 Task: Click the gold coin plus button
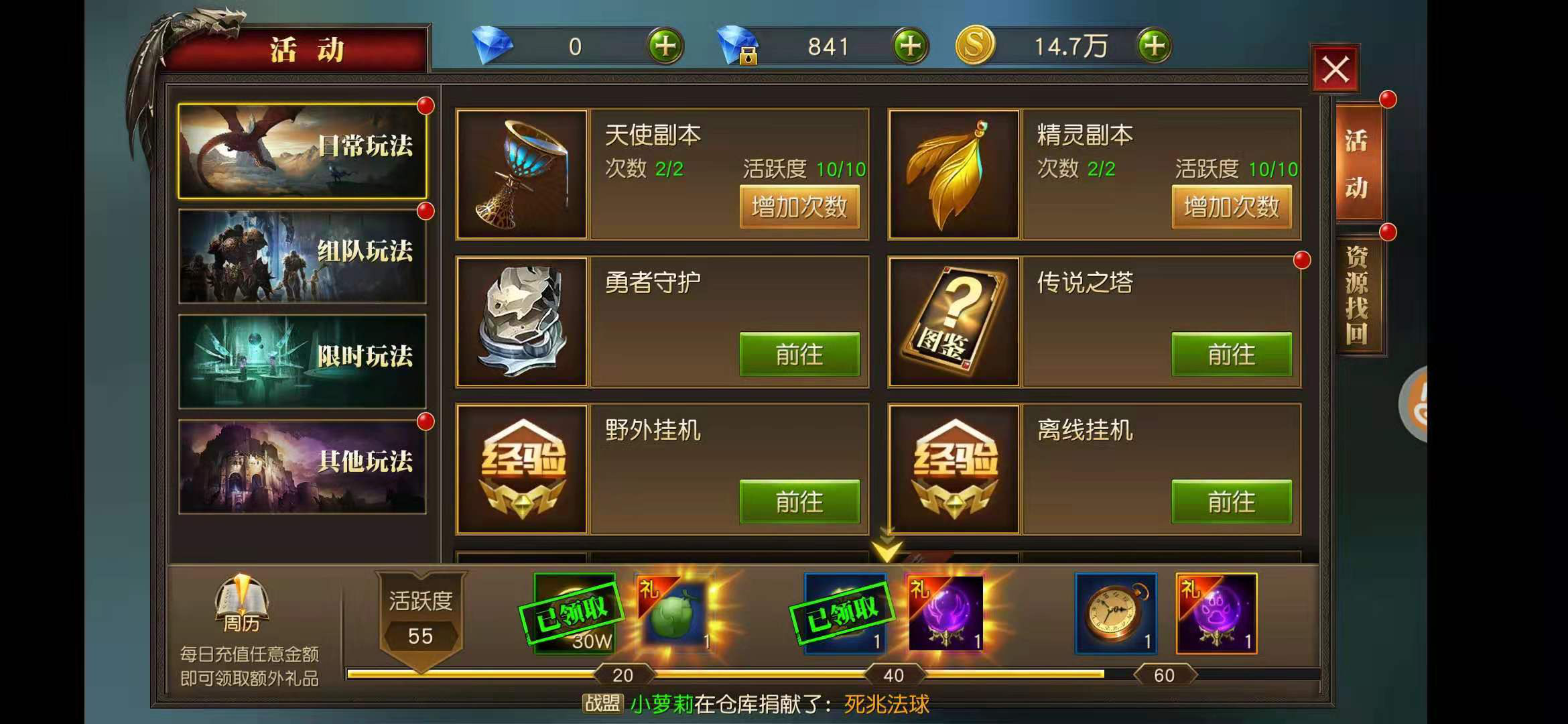(x=1154, y=46)
